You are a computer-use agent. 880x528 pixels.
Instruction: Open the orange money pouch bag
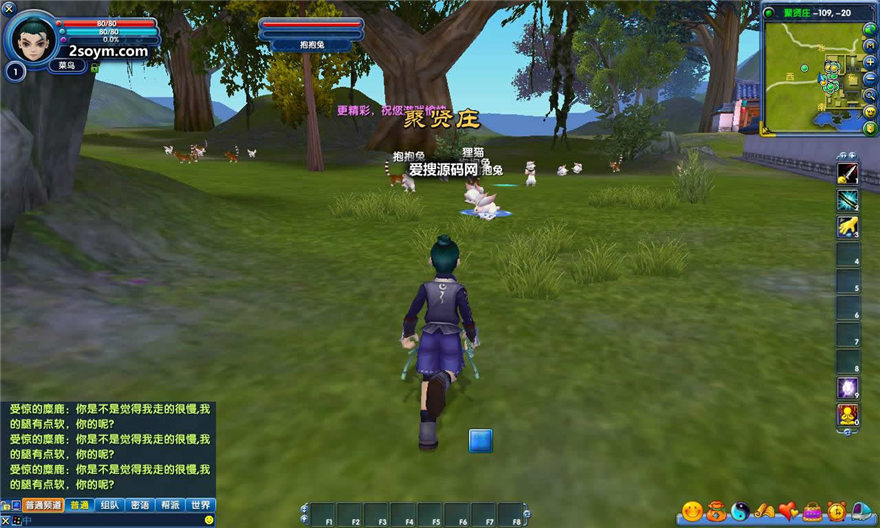716,511
